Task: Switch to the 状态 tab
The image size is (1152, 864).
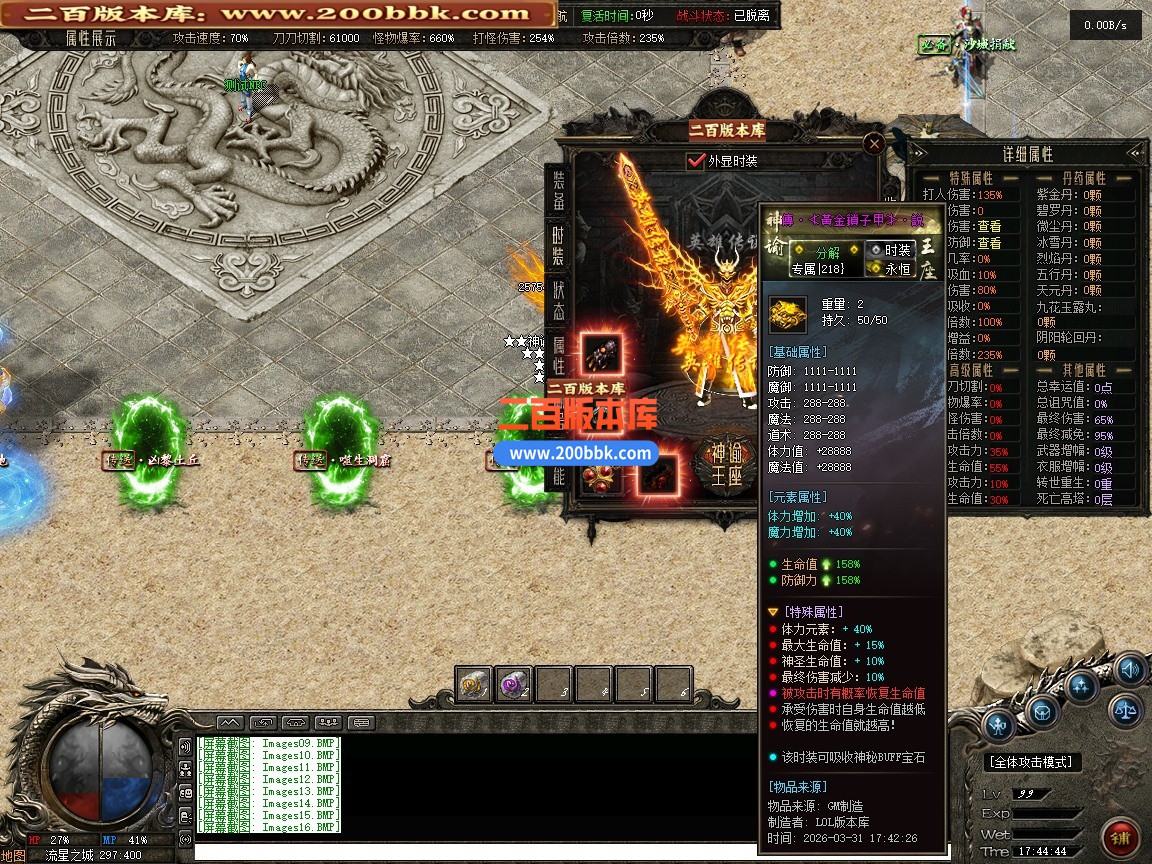Action: (559, 300)
